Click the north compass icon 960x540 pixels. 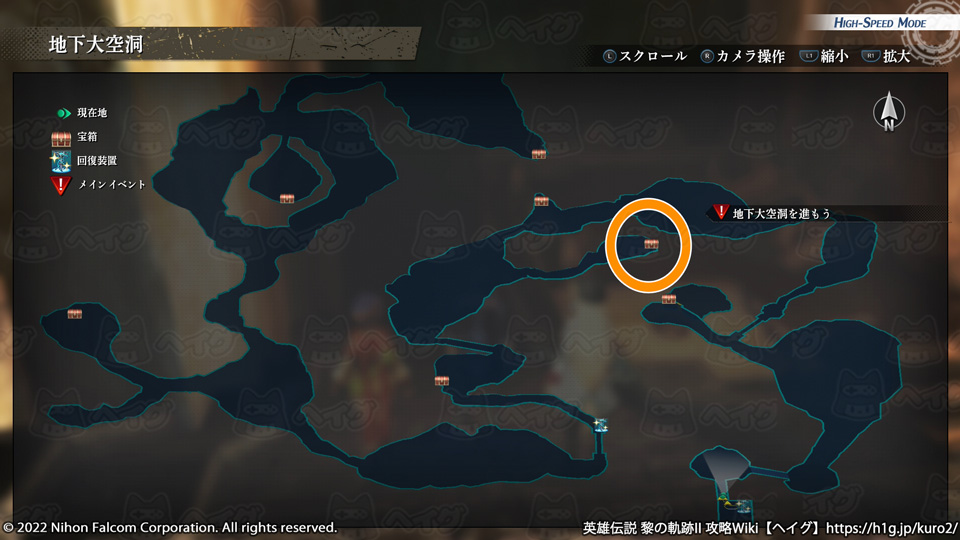pos(888,113)
